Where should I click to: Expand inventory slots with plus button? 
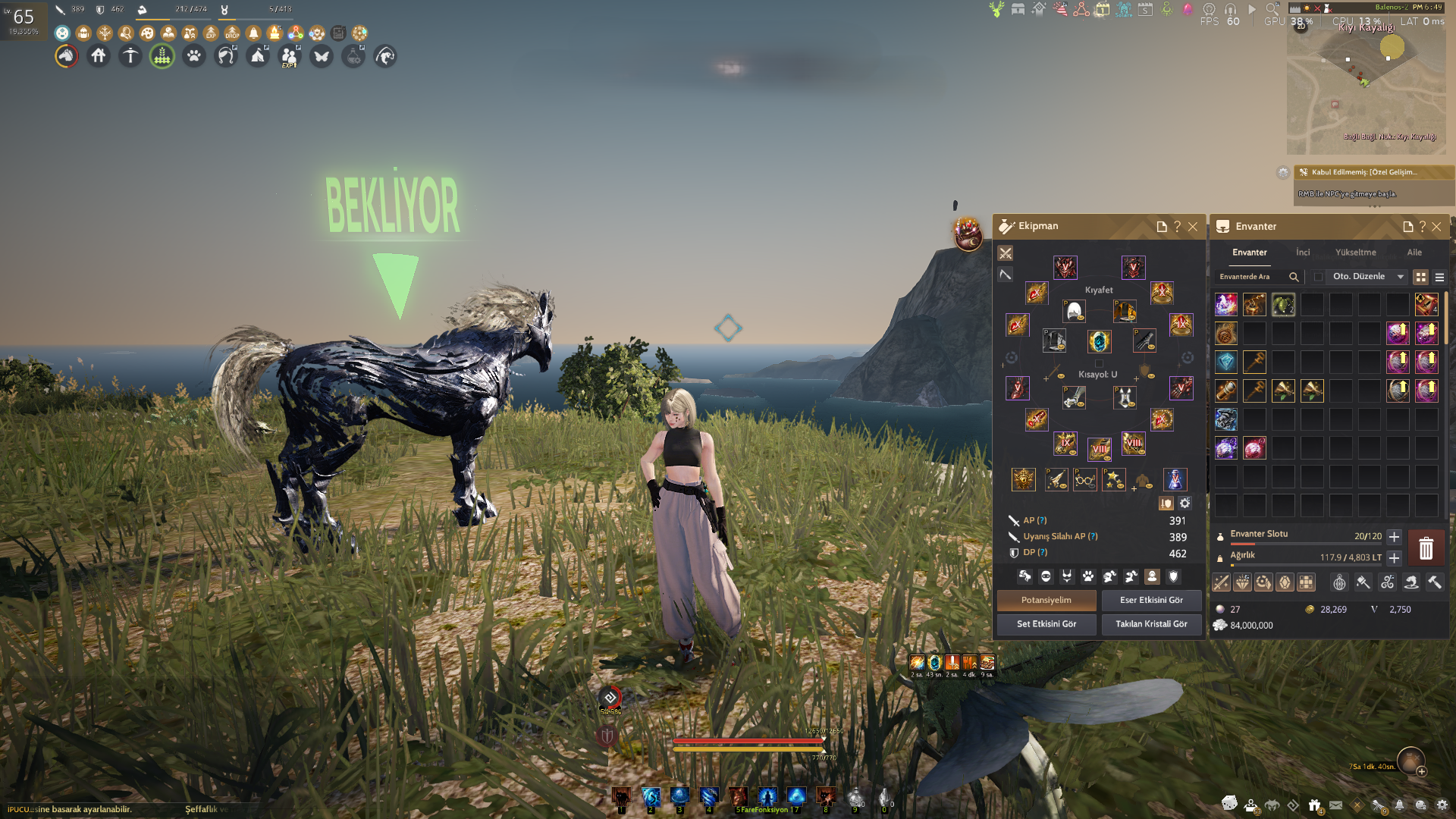1394,537
